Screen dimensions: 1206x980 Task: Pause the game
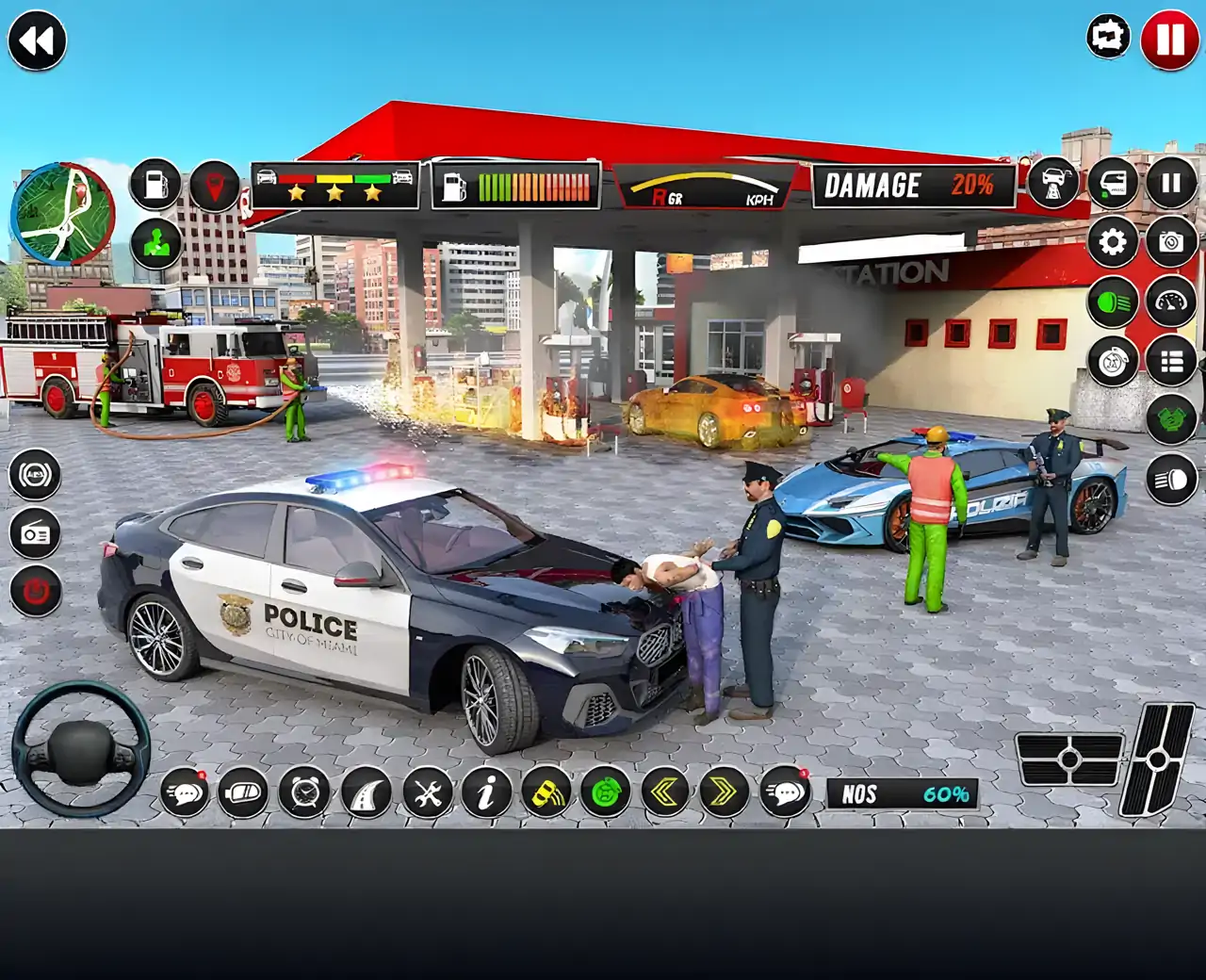point(1168,36)
